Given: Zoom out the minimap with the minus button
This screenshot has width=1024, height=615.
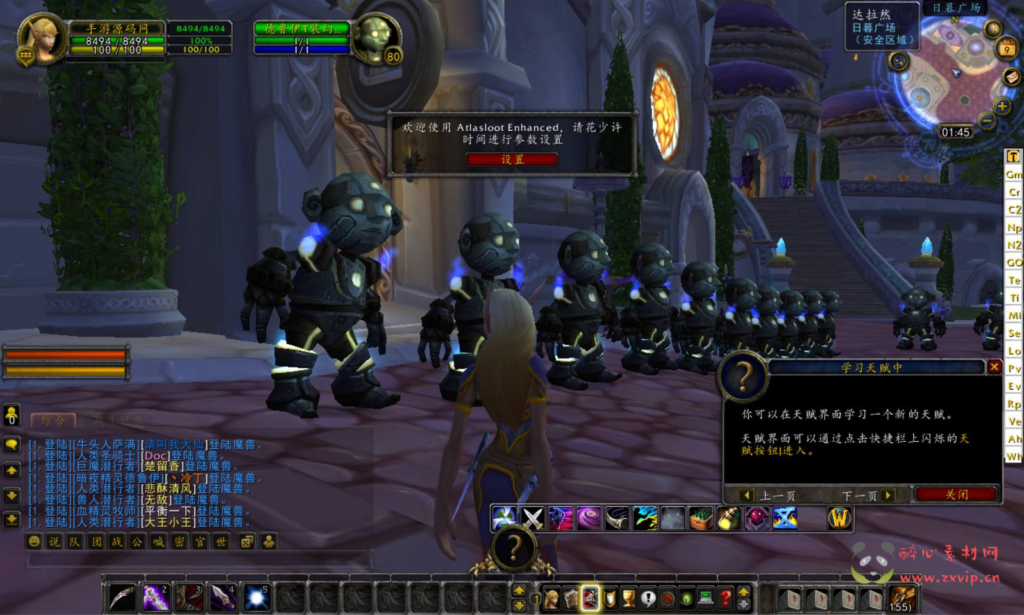Looking at the screenshot, I should point(987,121).
